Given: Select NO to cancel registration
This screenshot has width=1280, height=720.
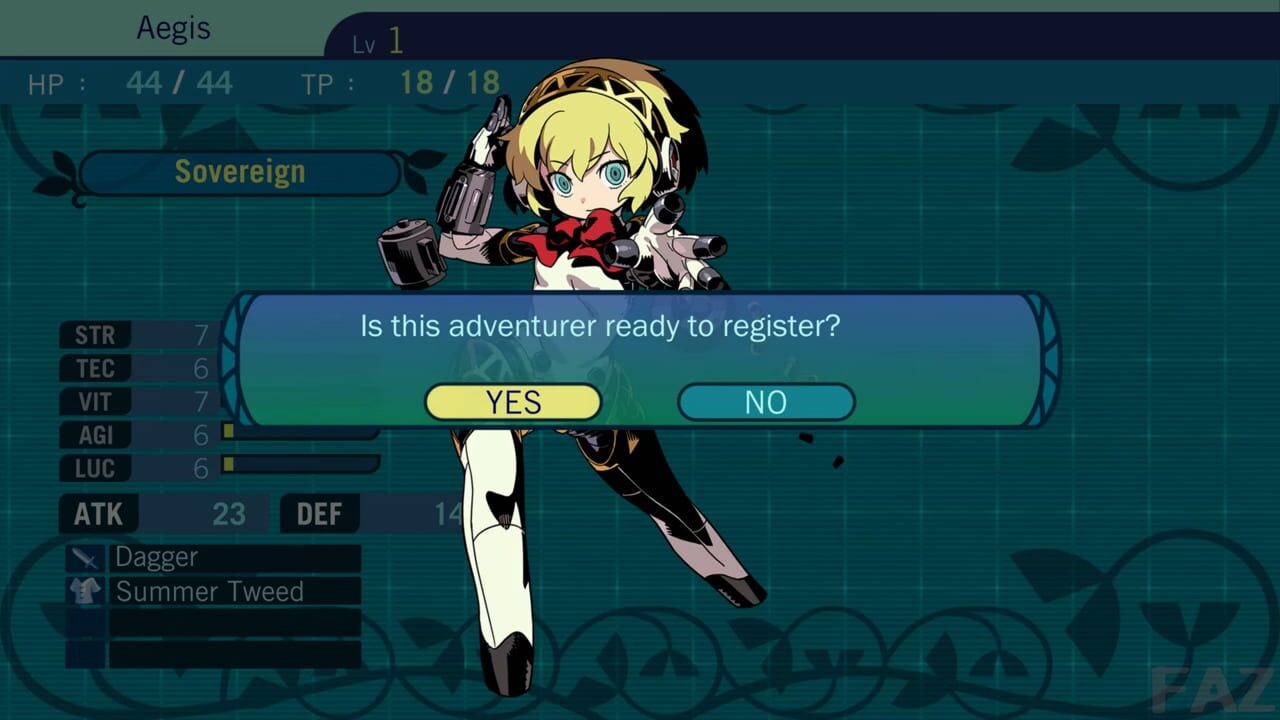Looking at the screenshot, I should [x=765, y=402].
